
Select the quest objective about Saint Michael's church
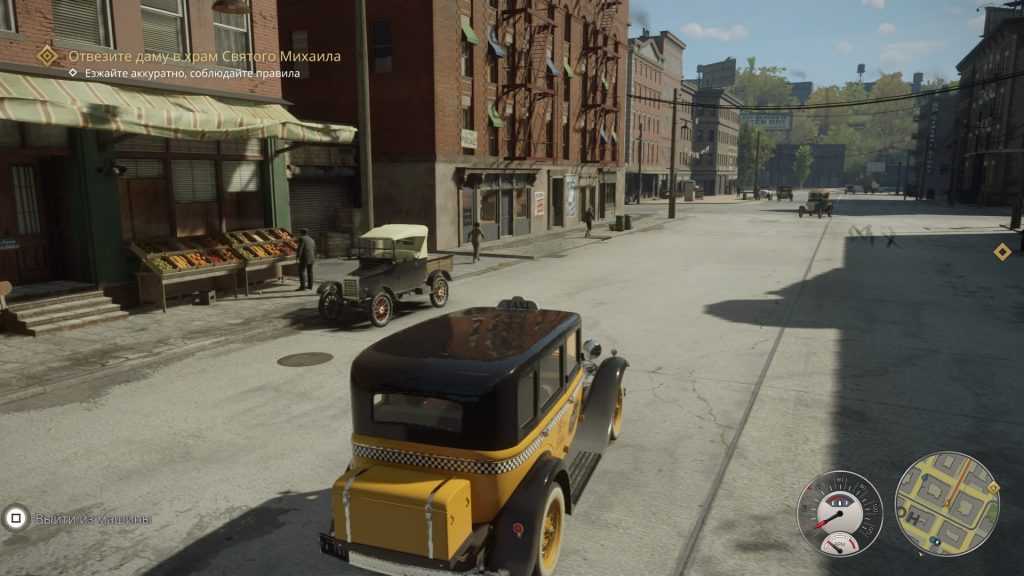(204, 56)
